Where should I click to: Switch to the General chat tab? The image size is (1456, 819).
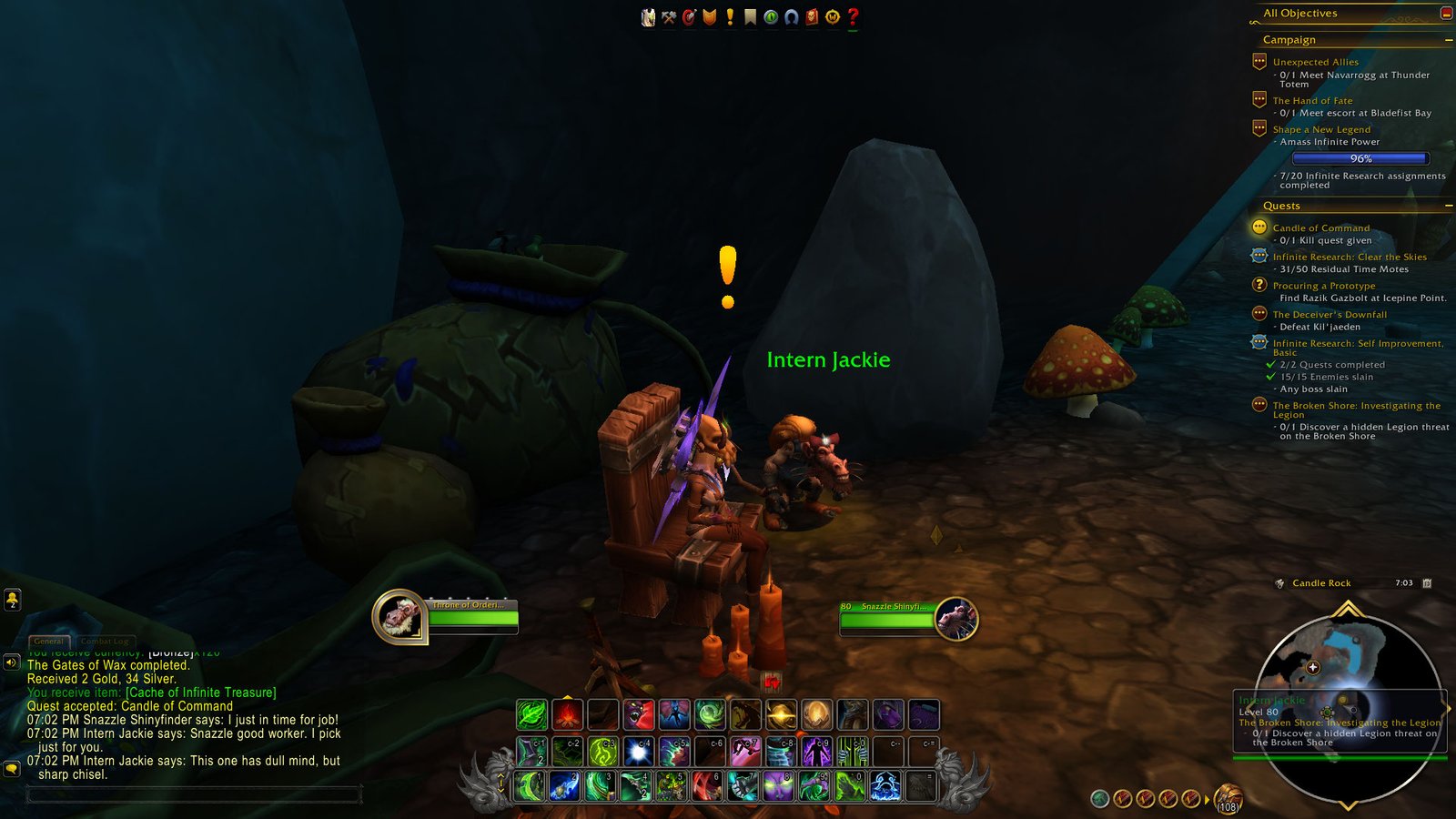pyautogui.click(x=49, y=642)
